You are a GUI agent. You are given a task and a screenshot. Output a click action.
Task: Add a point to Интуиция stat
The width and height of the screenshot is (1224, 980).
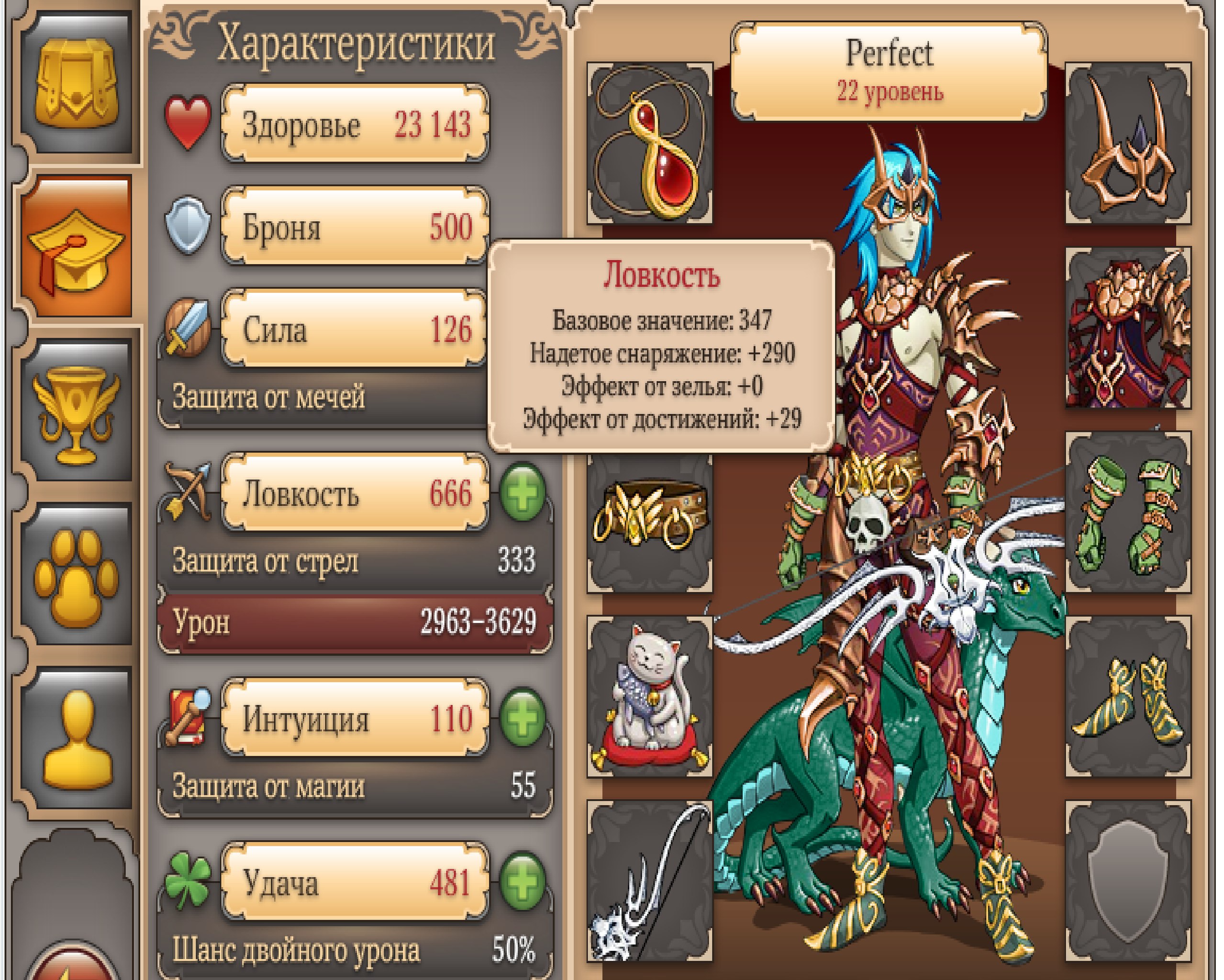click(522, 717)
